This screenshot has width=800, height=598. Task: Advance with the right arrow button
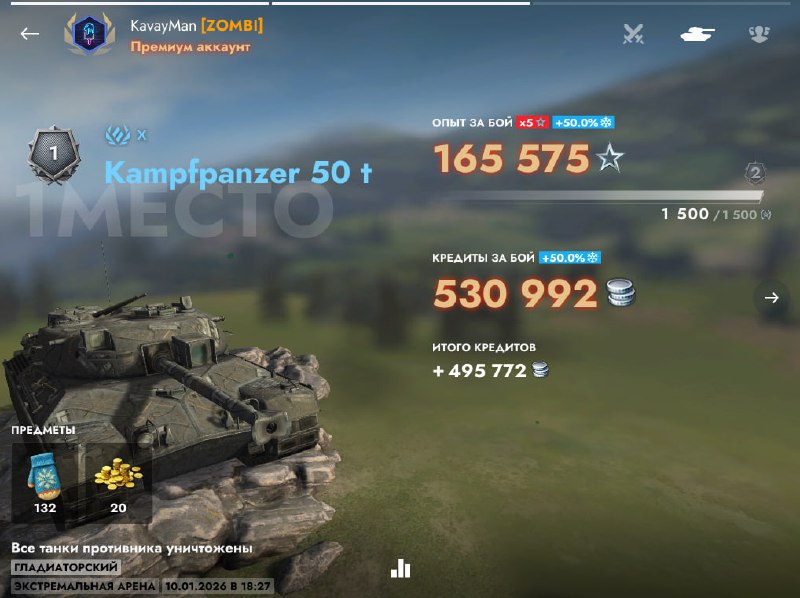(x=771, y=298)
